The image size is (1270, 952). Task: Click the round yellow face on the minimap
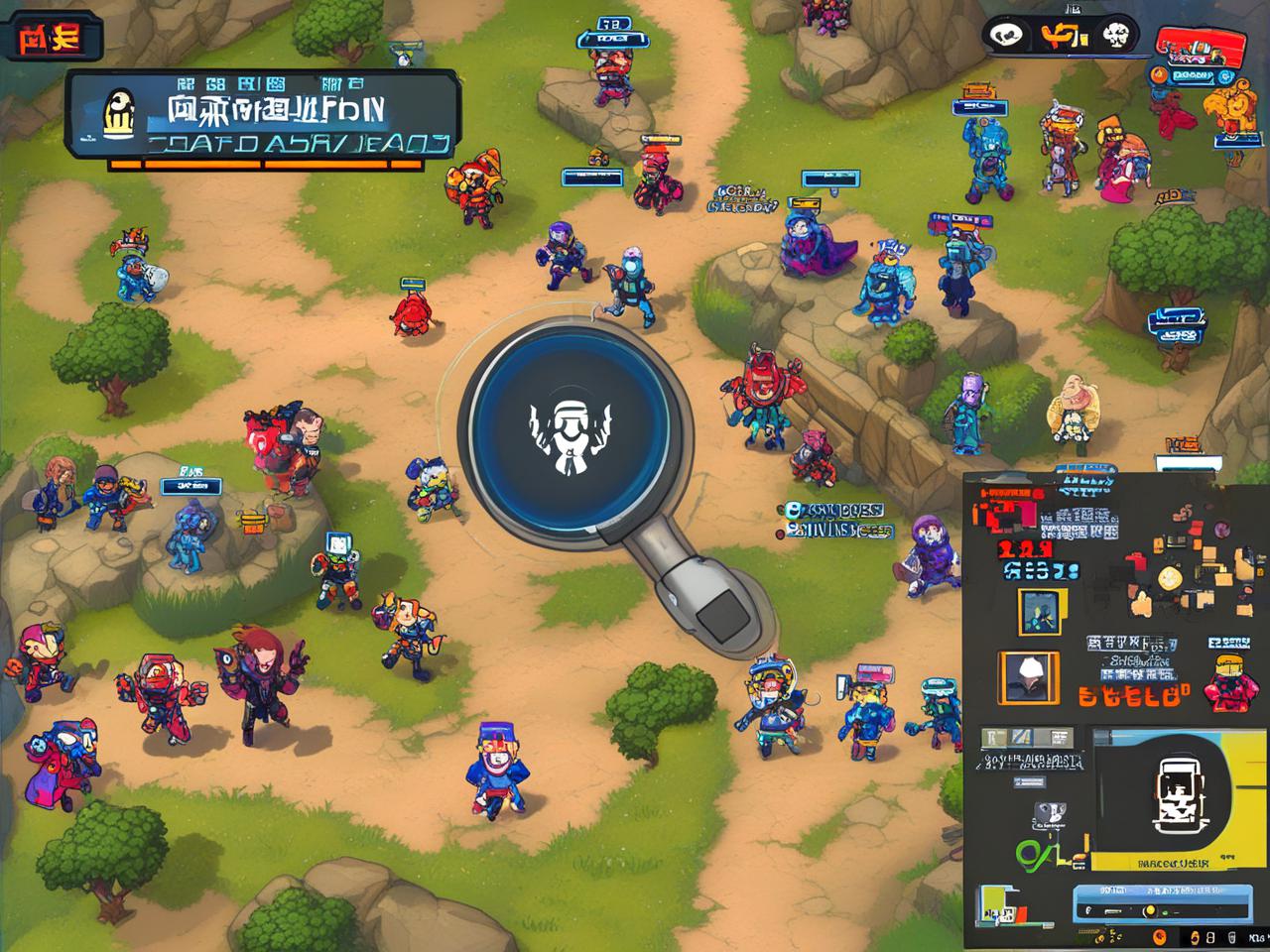click(x=1172, y=578)
